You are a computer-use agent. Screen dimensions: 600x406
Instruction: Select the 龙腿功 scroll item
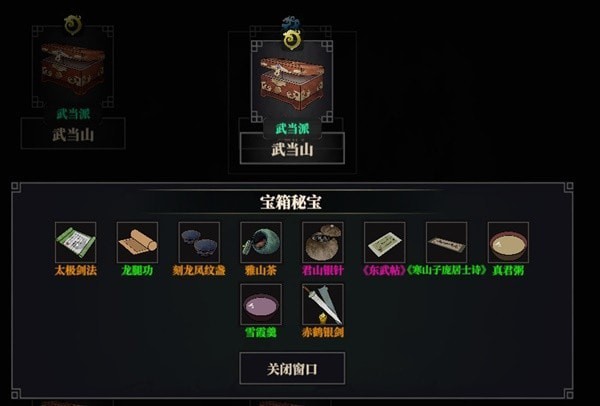point(137,243)
